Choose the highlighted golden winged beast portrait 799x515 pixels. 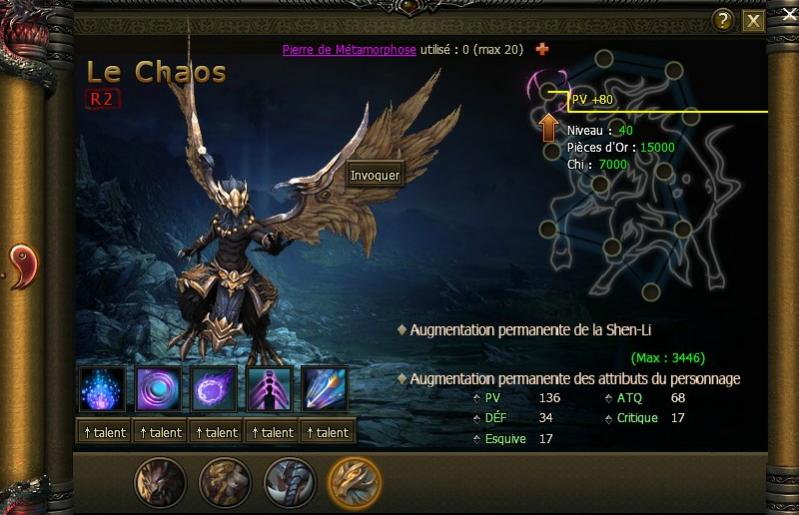click(x=354, y=482)
